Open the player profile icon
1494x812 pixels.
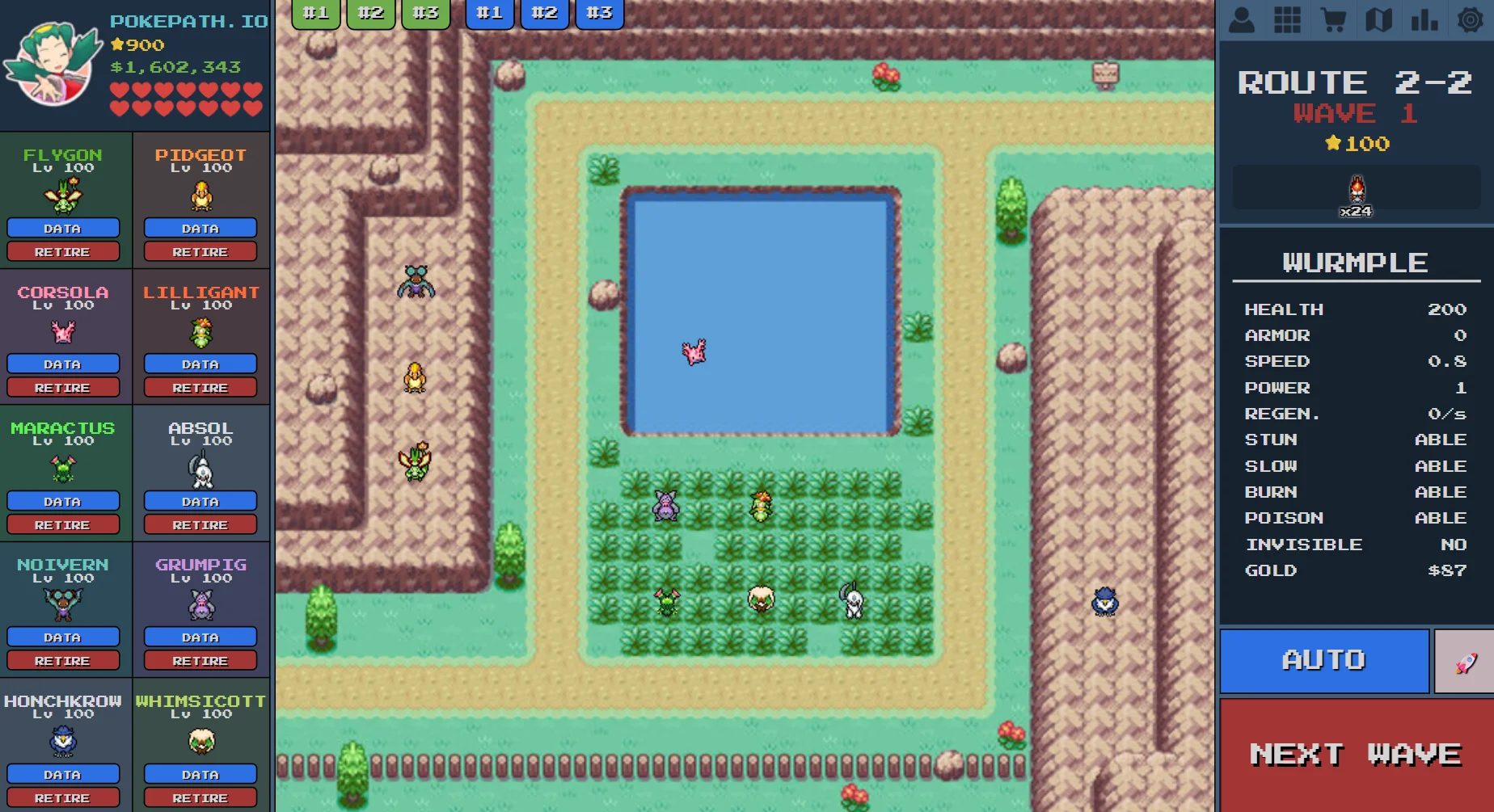1242,19
